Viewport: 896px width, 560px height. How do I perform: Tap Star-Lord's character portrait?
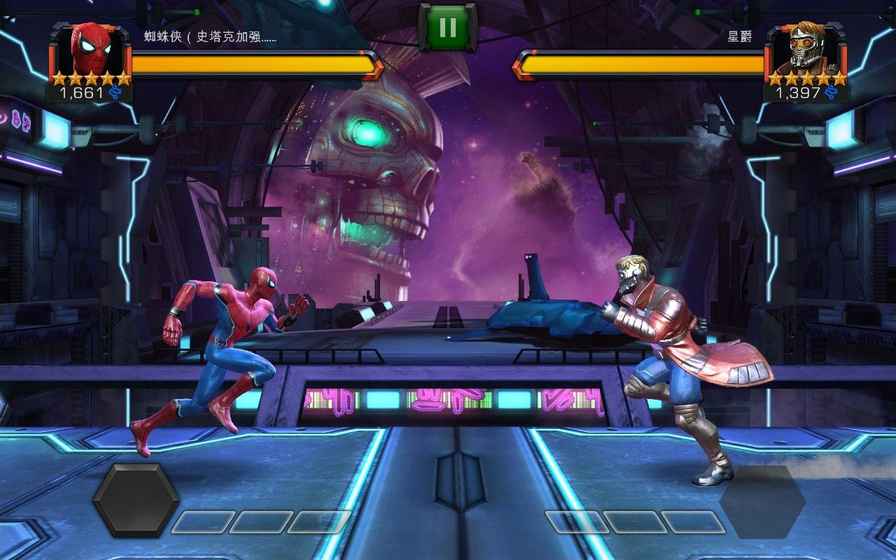(804, 47)
